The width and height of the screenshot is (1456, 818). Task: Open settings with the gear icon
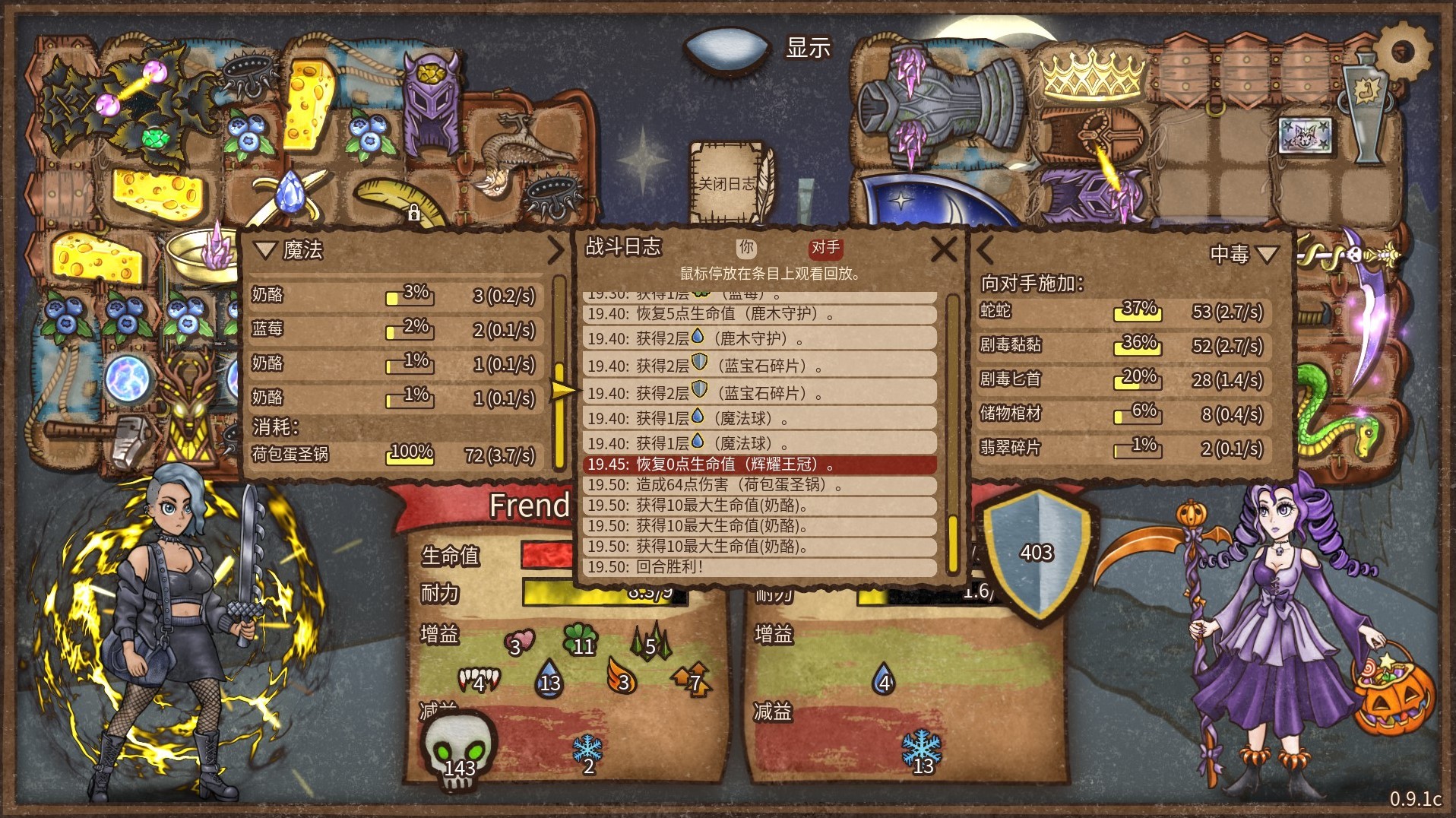tap(1403, 51)
